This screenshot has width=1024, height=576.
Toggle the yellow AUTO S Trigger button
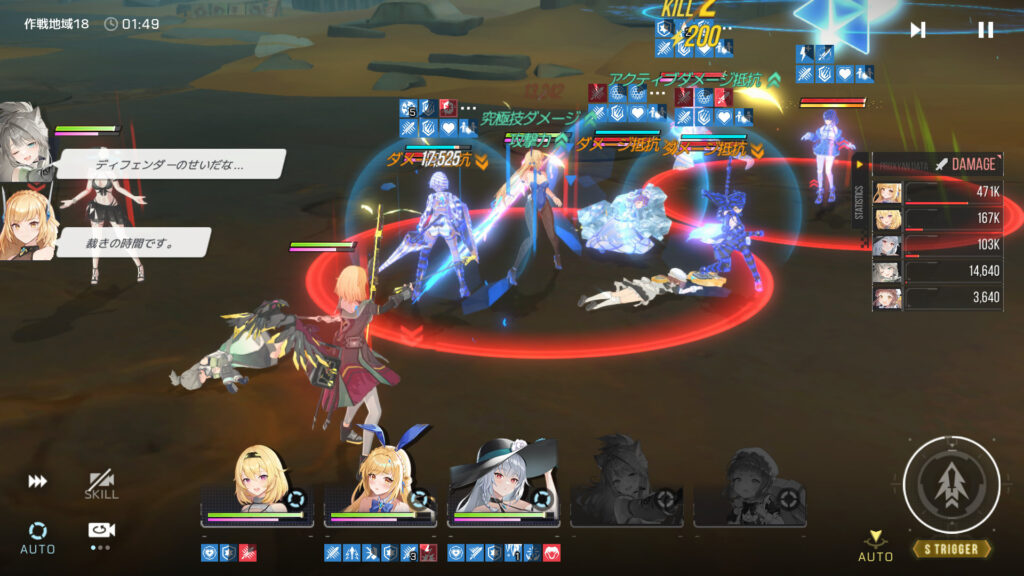pos(875,545)
